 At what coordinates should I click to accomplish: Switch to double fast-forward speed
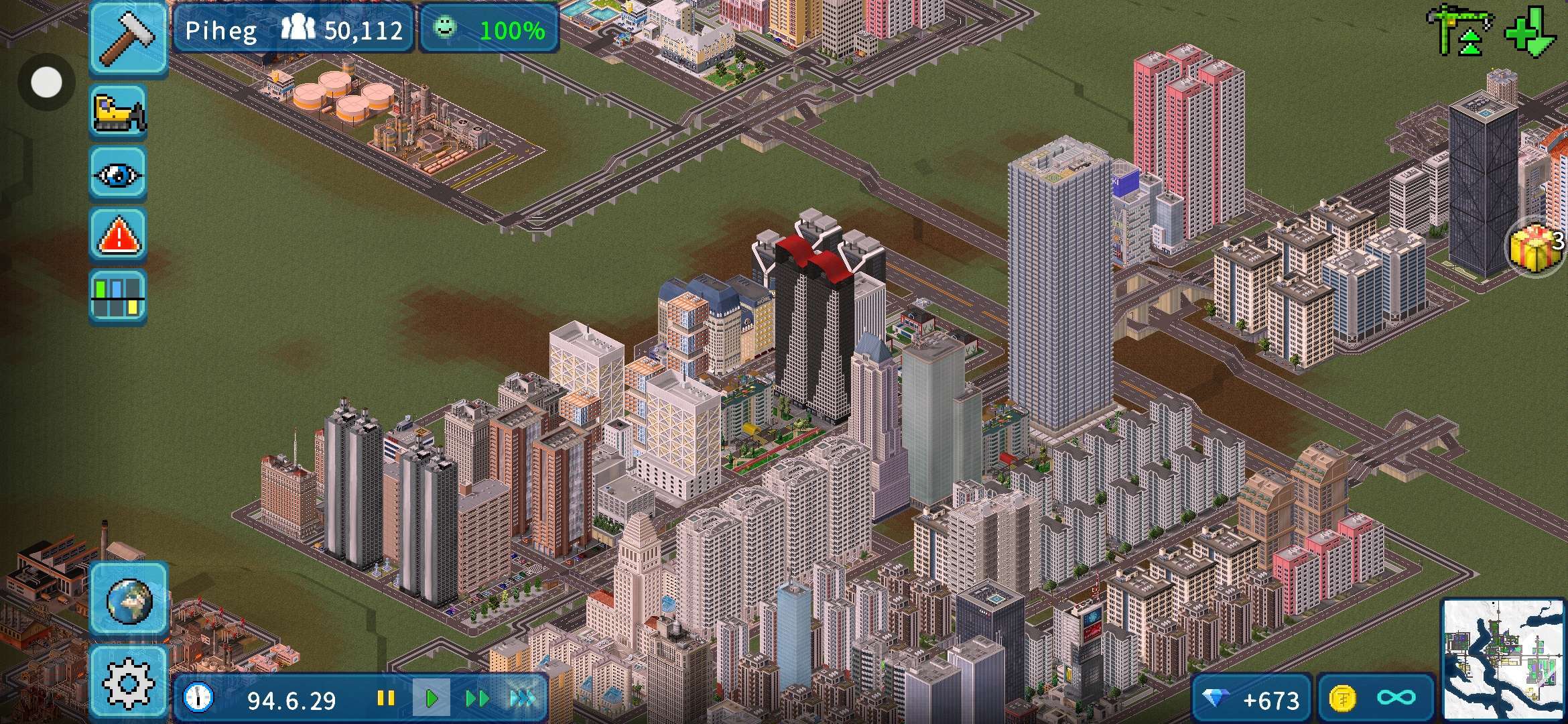476,699
